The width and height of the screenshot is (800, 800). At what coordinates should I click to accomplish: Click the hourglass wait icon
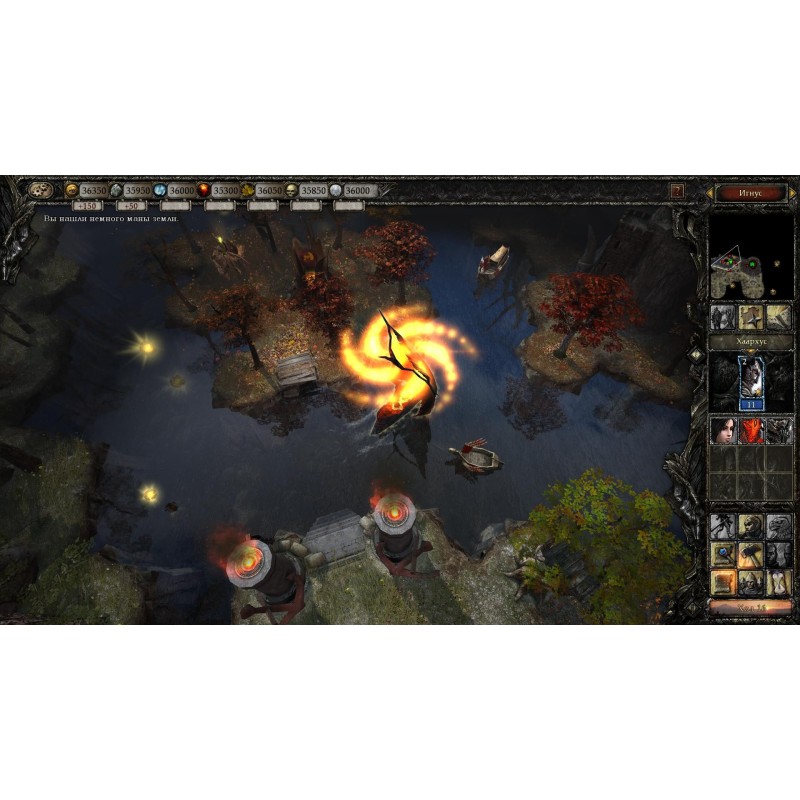click(778, 581)
